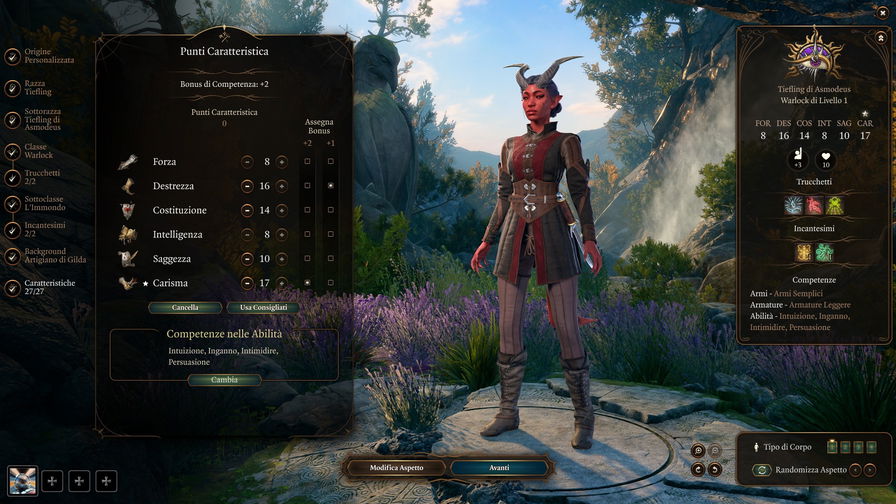896x504 pixels.
Task: Decrease the Destrezza score
Action: tap(247, 186)
